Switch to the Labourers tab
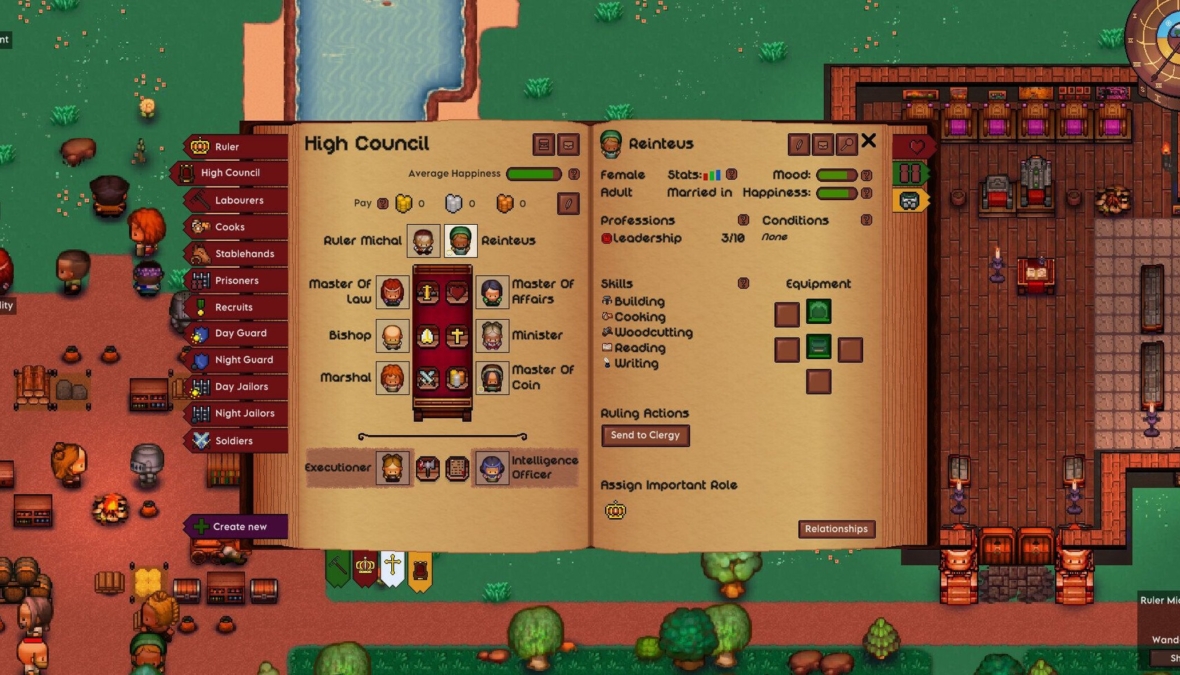 (x=237, y=200)
